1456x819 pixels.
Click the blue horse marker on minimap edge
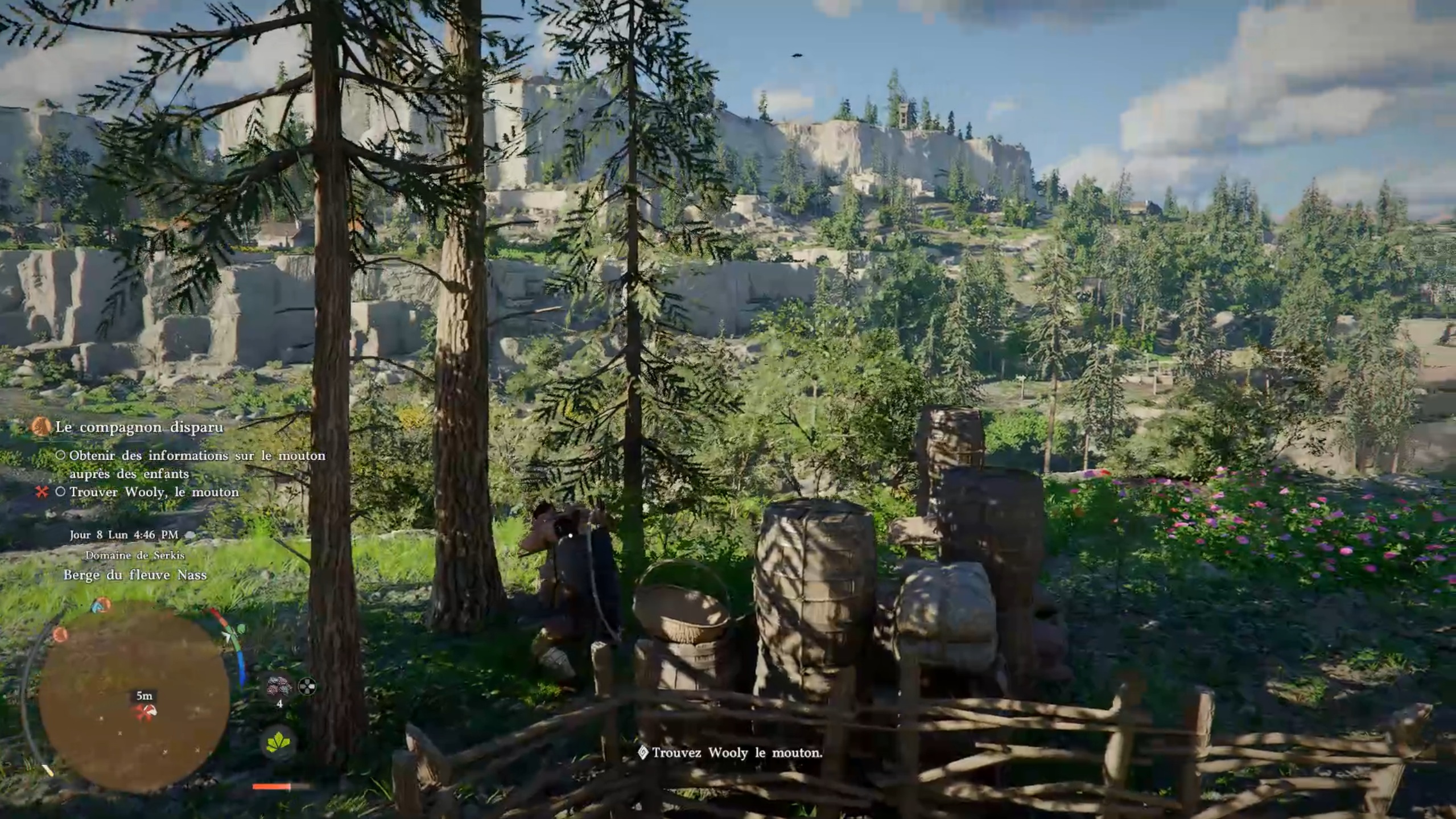click(x=101, y=606)
